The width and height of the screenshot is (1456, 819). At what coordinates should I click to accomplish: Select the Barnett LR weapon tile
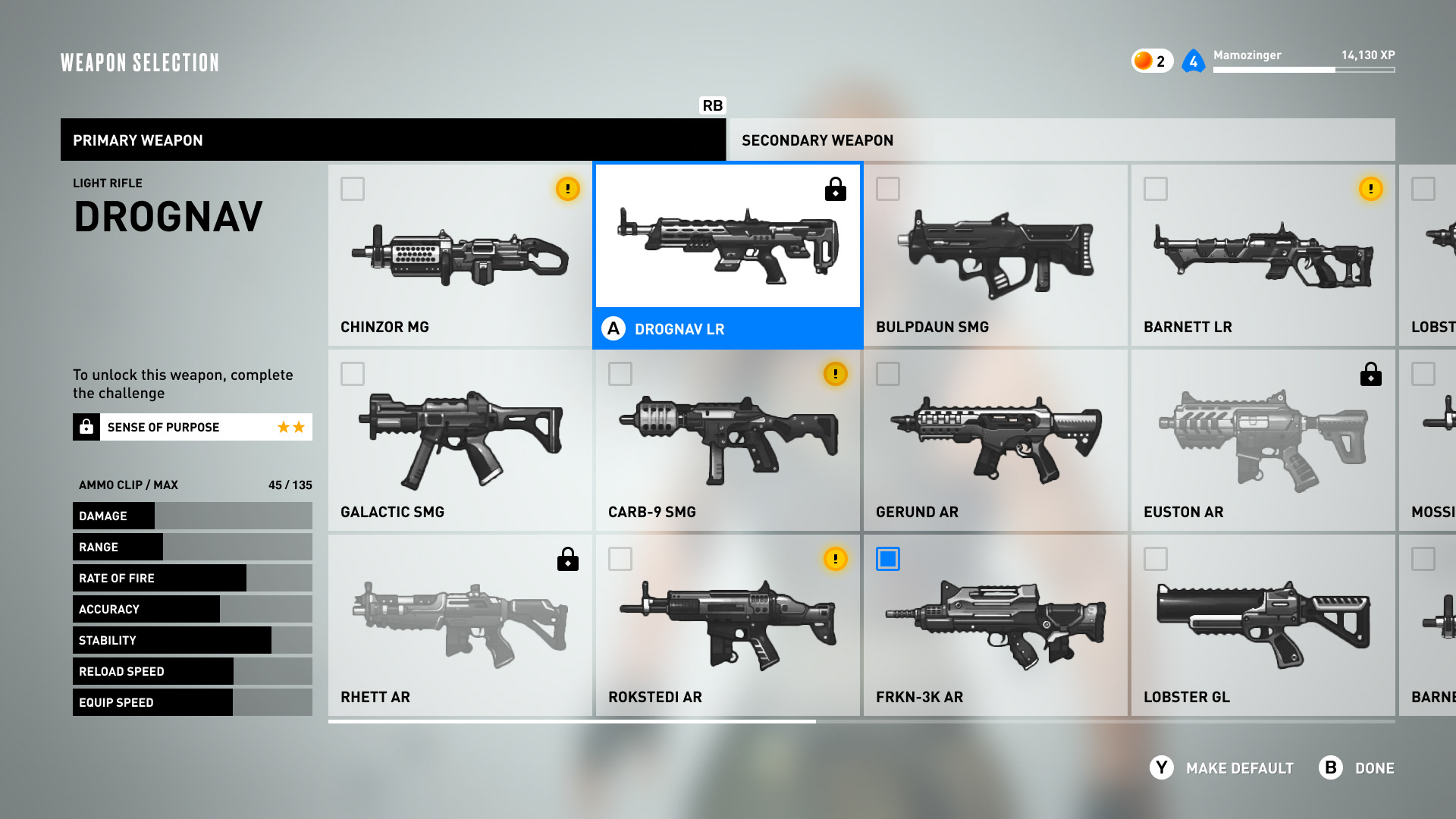[x=1263, y=256]
